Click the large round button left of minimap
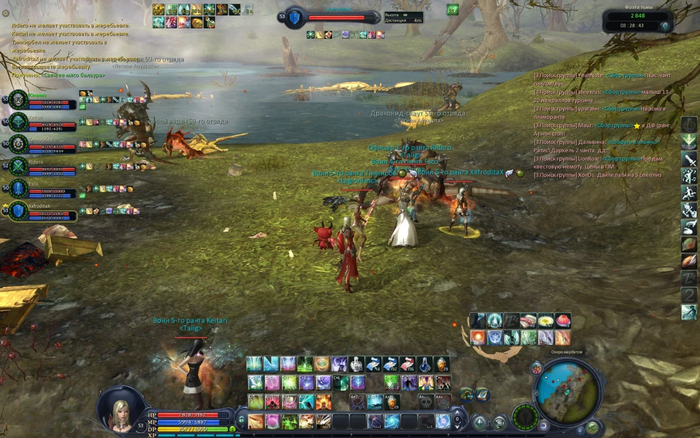Viewport: 700px width, 438px height. [x=526, y=414]
